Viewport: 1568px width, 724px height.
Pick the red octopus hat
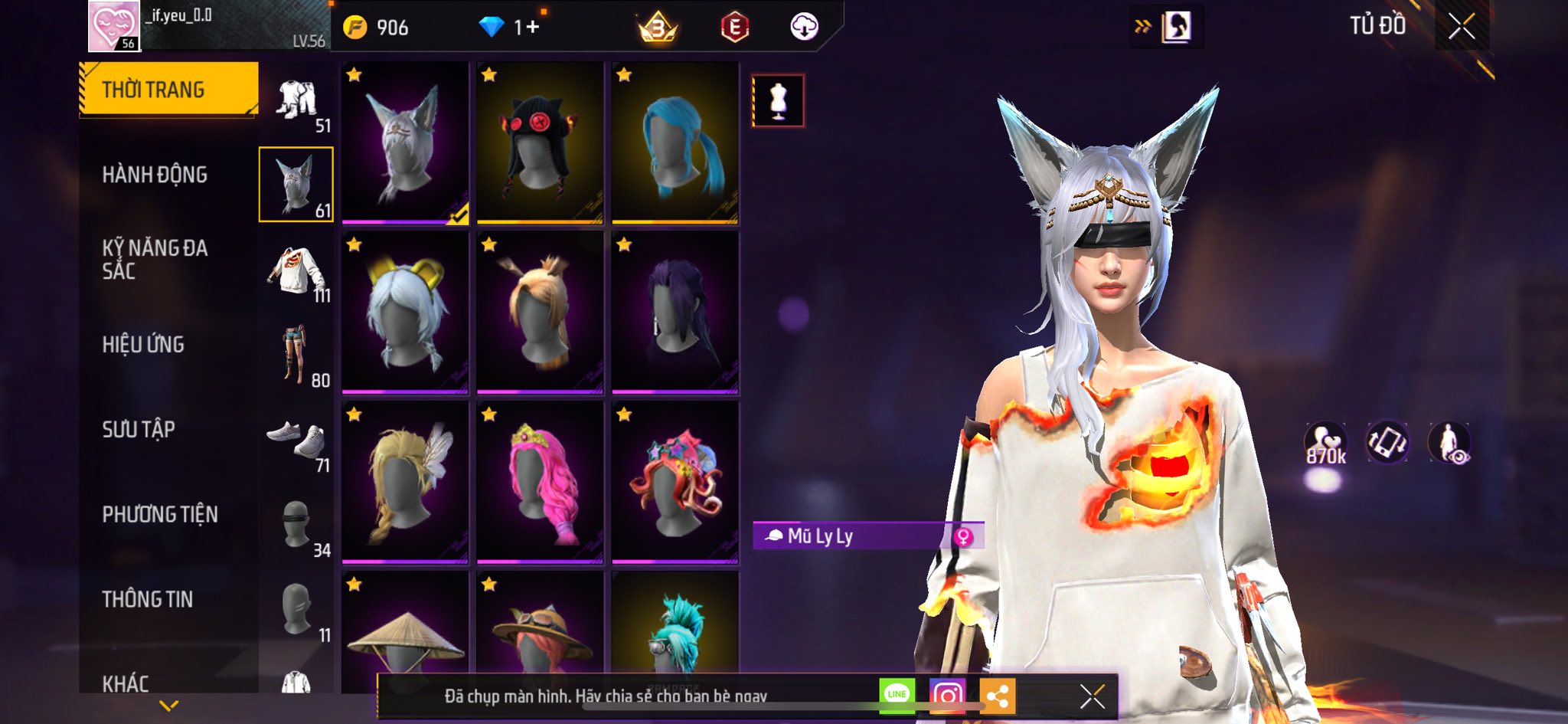(675, 483)
